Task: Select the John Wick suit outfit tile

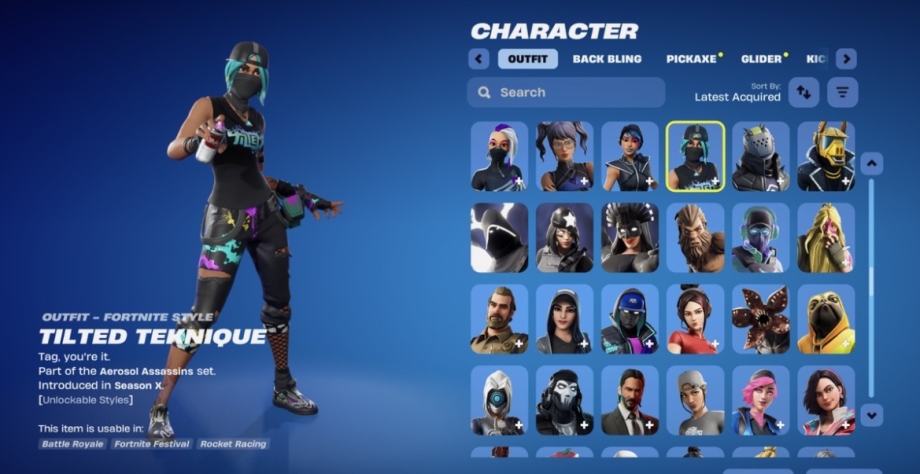Action: (x=630, y=400)
